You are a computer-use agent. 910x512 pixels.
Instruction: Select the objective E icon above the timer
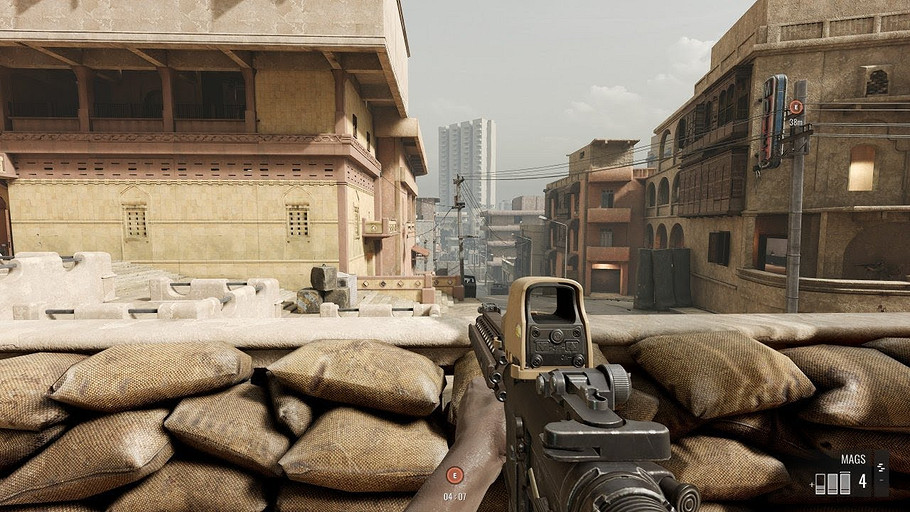click(x=454, y=475)
